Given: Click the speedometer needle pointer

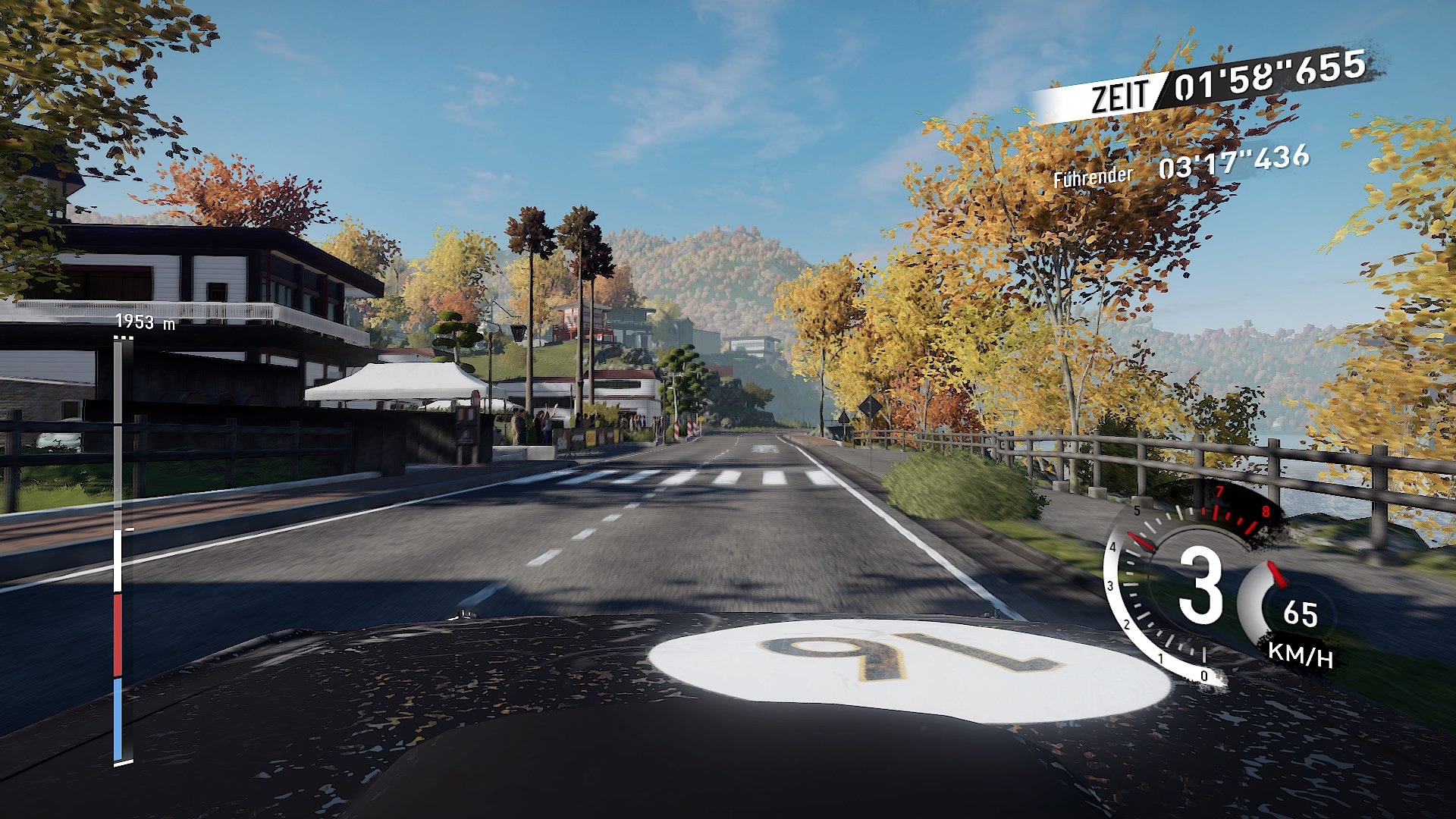Looking at the screenshot, I should pyautogui.click(x=1276, y=574).
